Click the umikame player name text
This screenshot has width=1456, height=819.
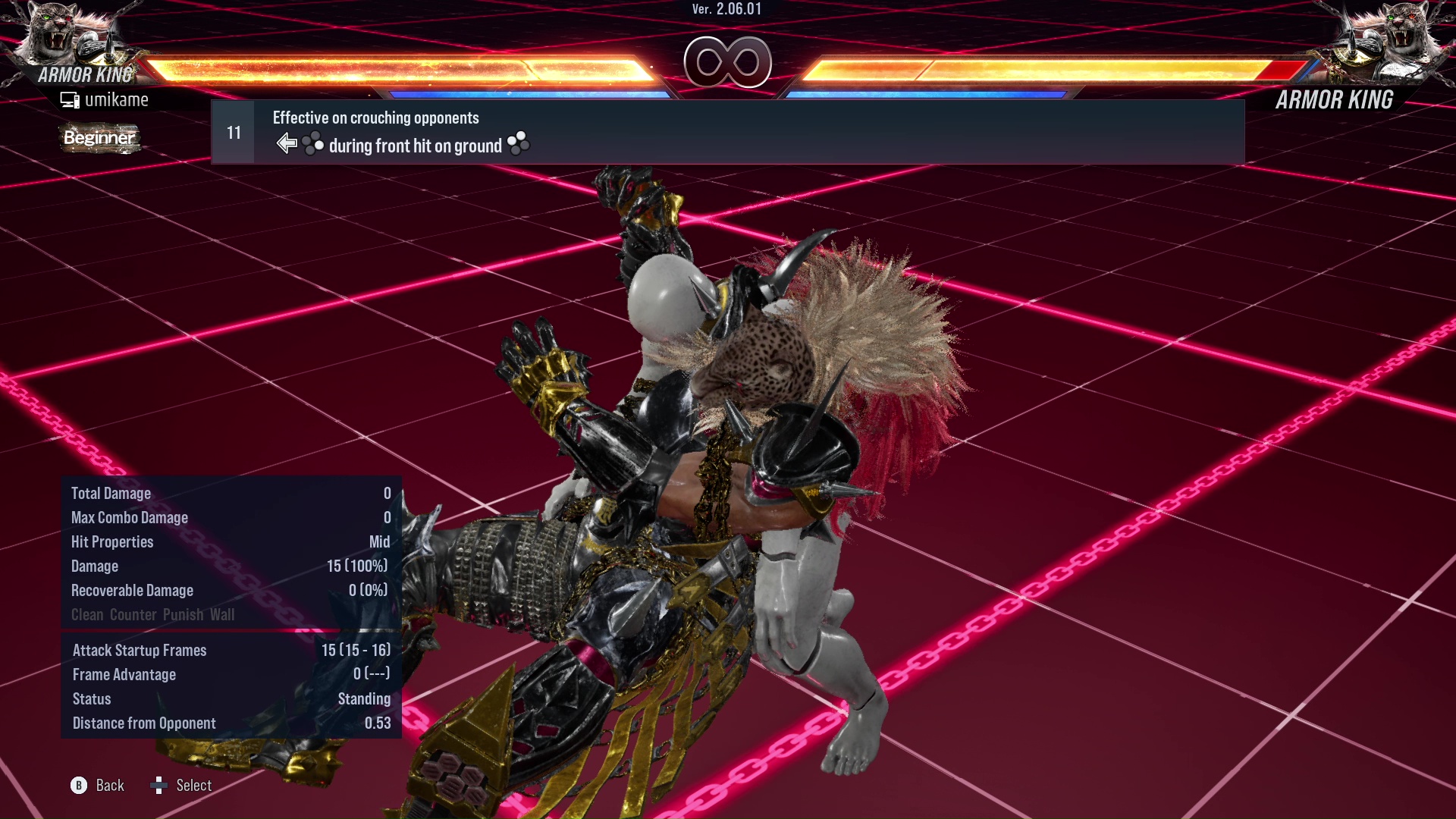[x=117, y=99]
